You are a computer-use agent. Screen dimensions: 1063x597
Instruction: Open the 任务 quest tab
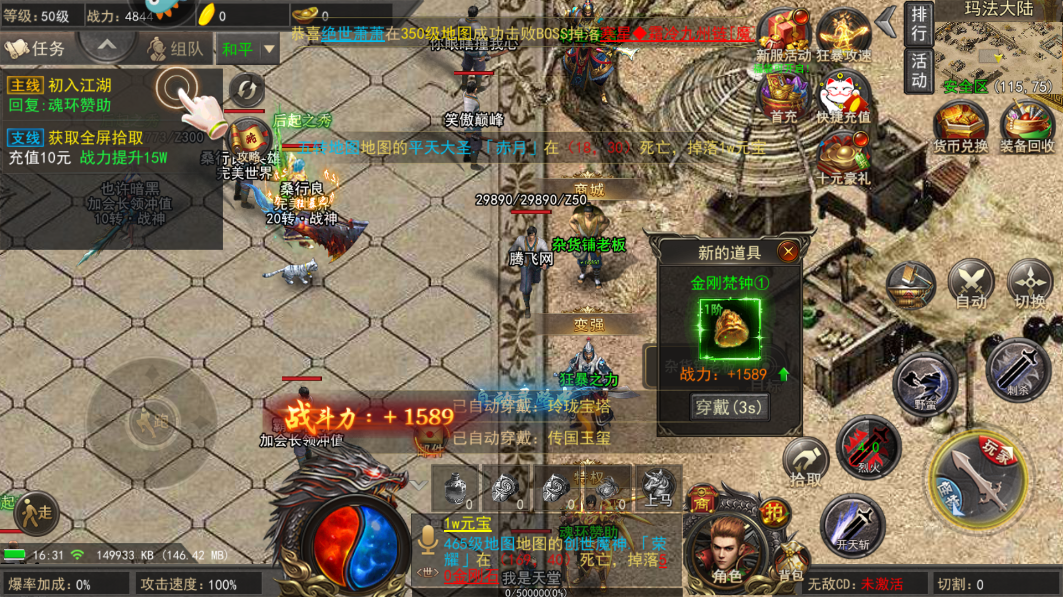pyautogui.click(x=36, y=48)
